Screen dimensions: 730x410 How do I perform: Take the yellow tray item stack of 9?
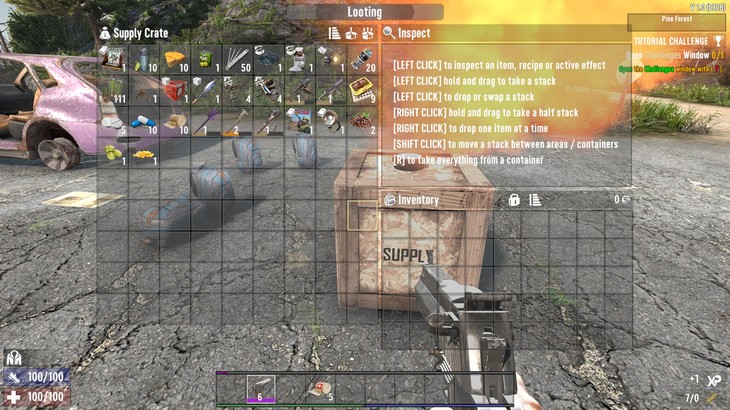(360, 90)
